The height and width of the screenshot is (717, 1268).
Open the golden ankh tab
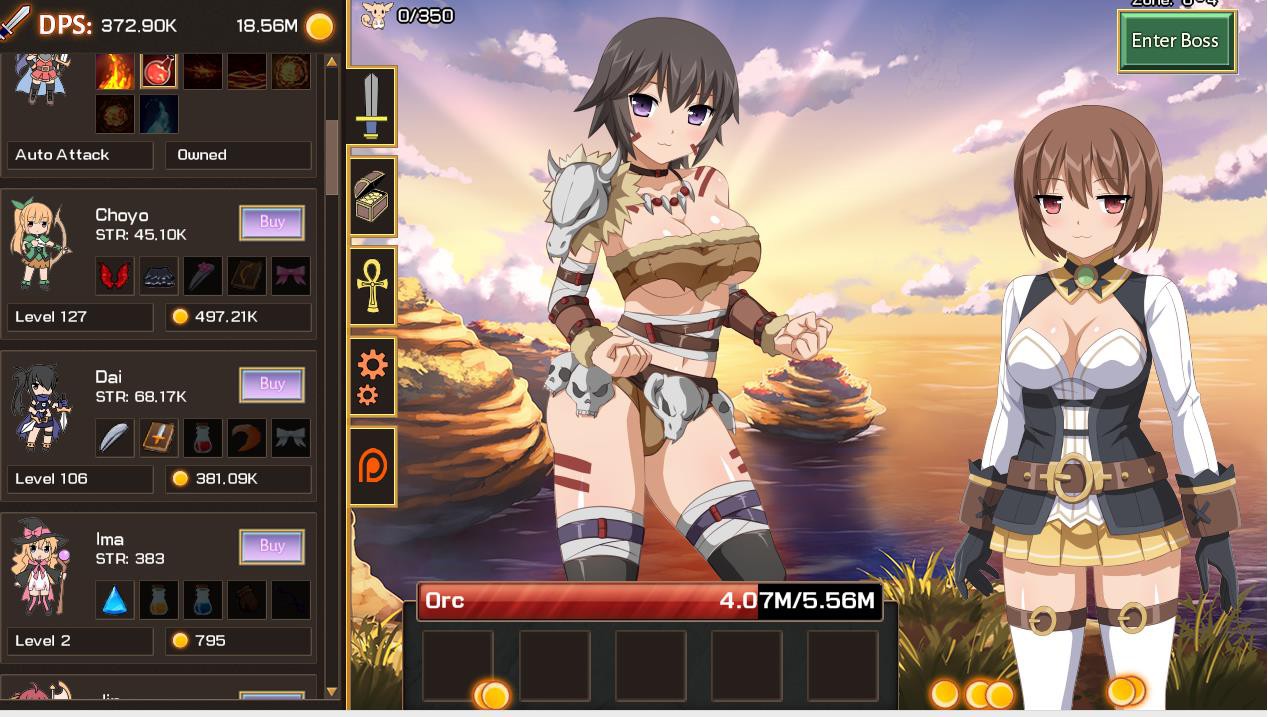click(372, 286)
